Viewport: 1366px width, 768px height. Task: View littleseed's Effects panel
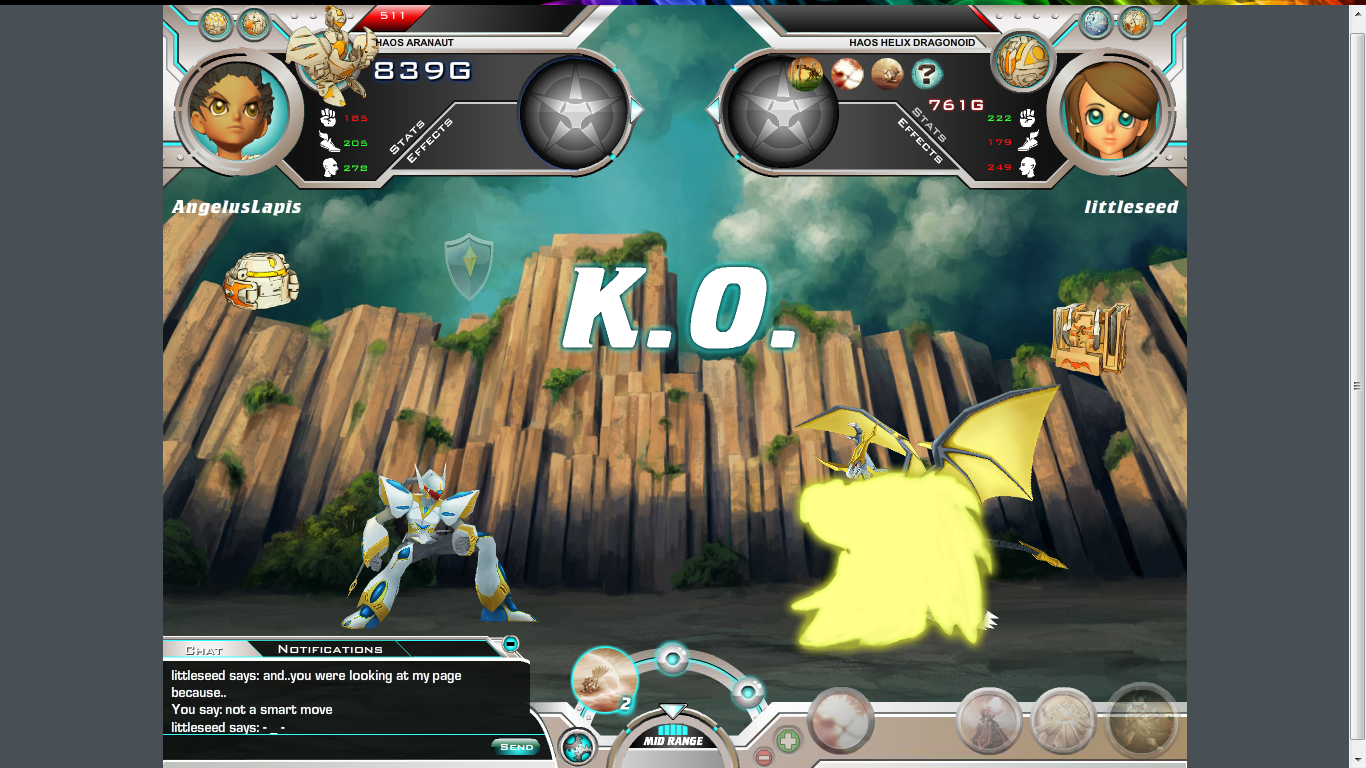click(918, 142)
